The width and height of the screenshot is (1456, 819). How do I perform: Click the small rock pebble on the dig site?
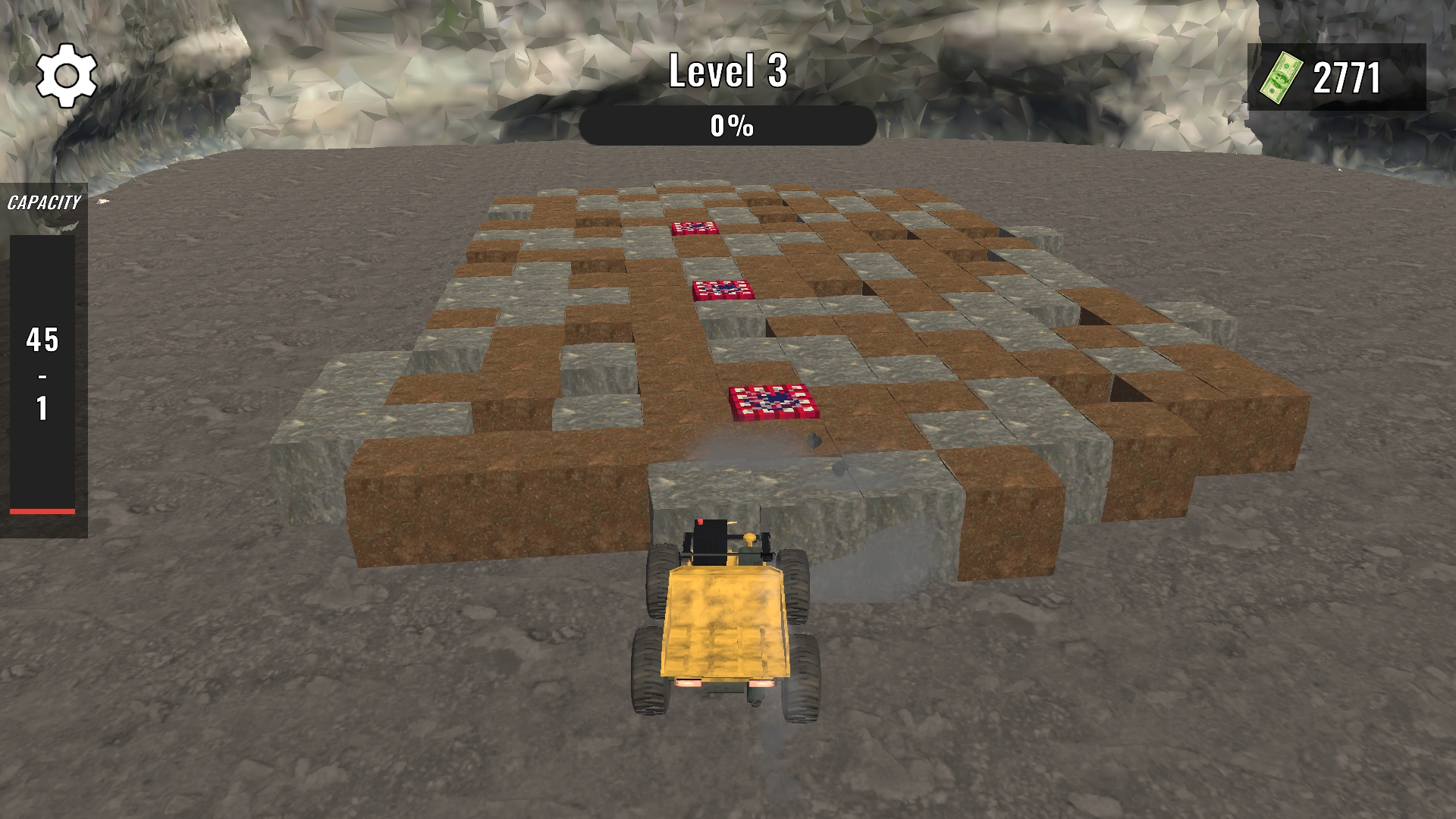(814, 441)
